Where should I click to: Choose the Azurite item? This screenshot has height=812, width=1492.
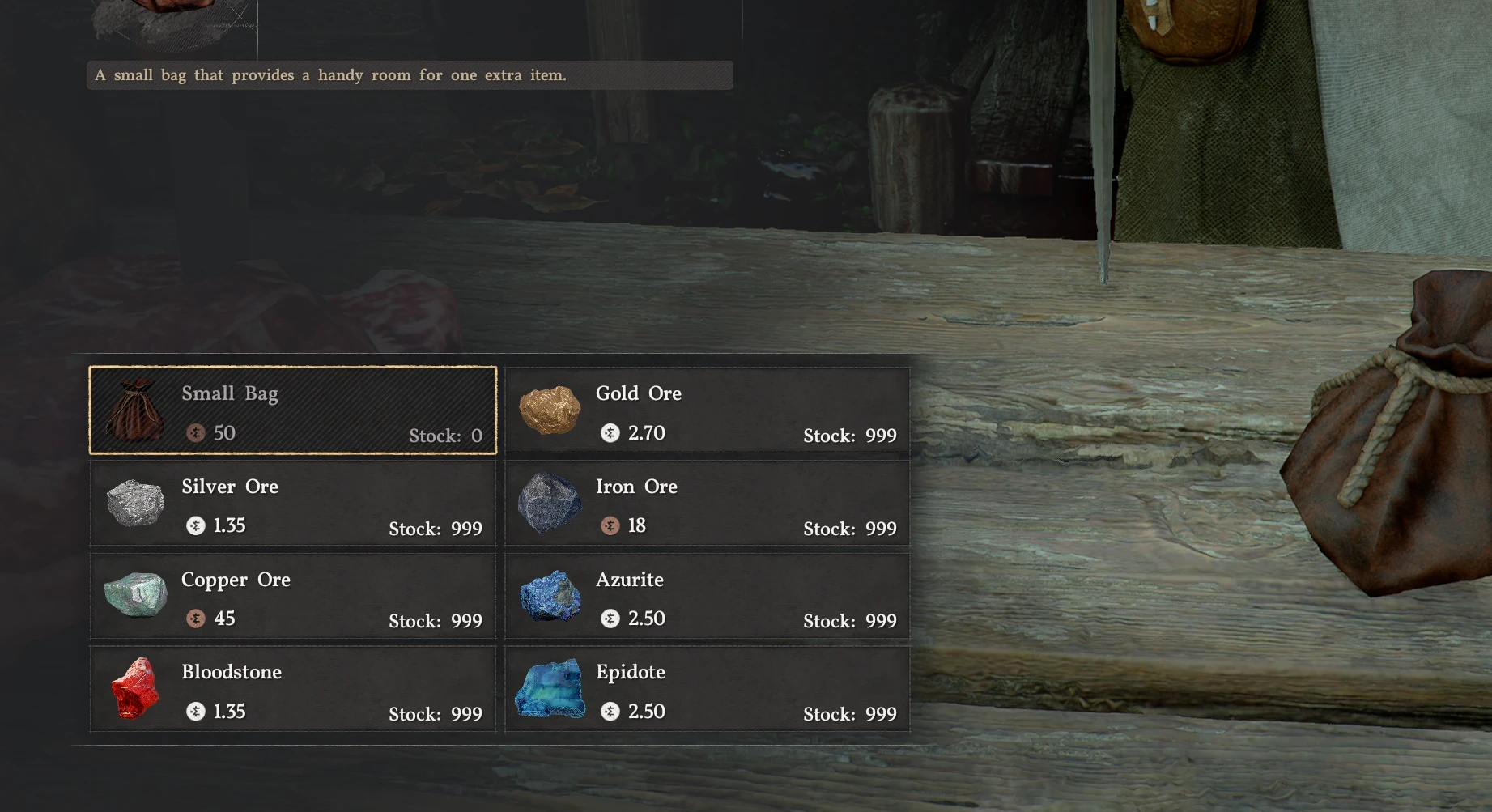707,597
